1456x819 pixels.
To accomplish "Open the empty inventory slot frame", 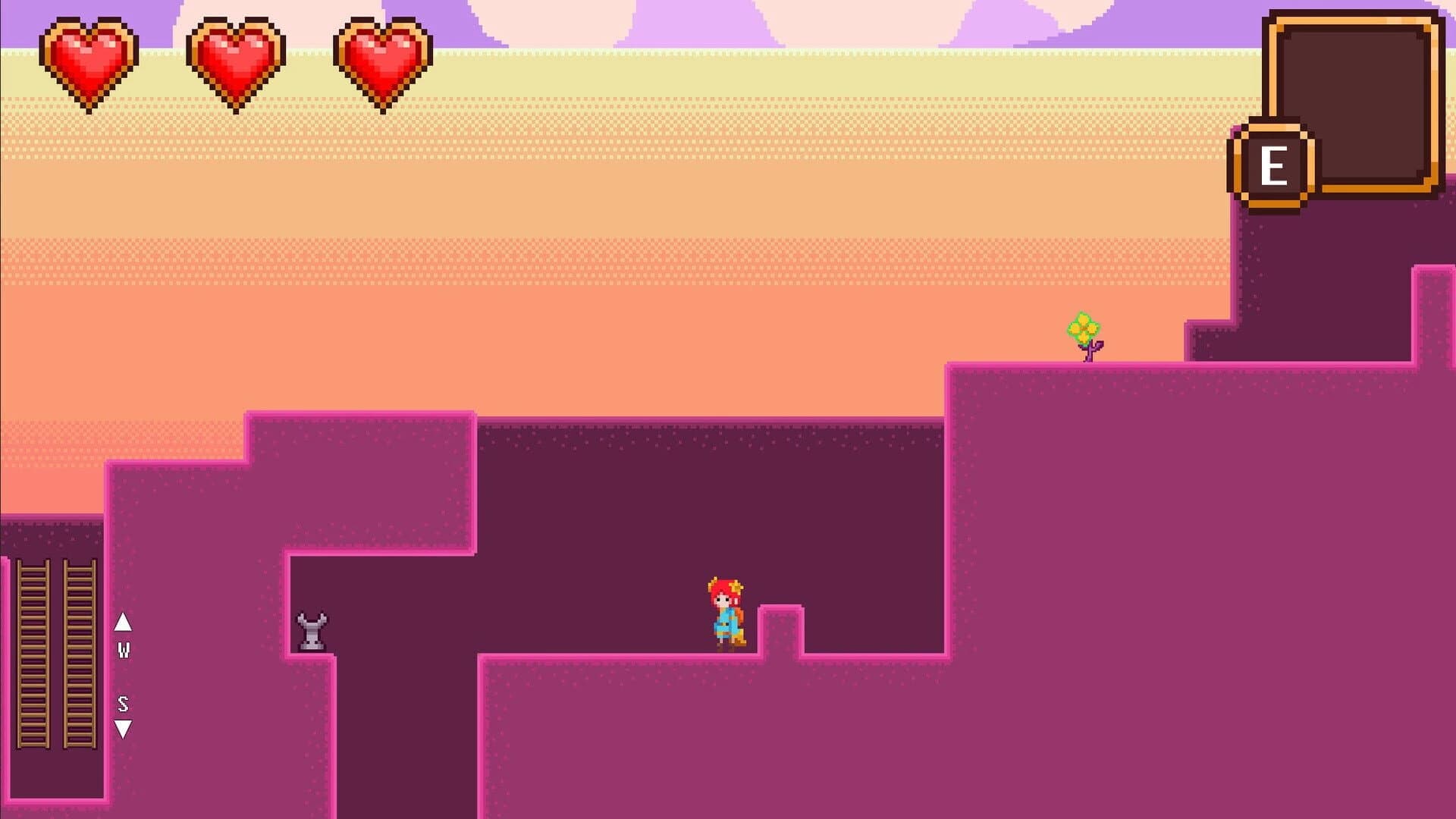I will [x=1354, y=102].
